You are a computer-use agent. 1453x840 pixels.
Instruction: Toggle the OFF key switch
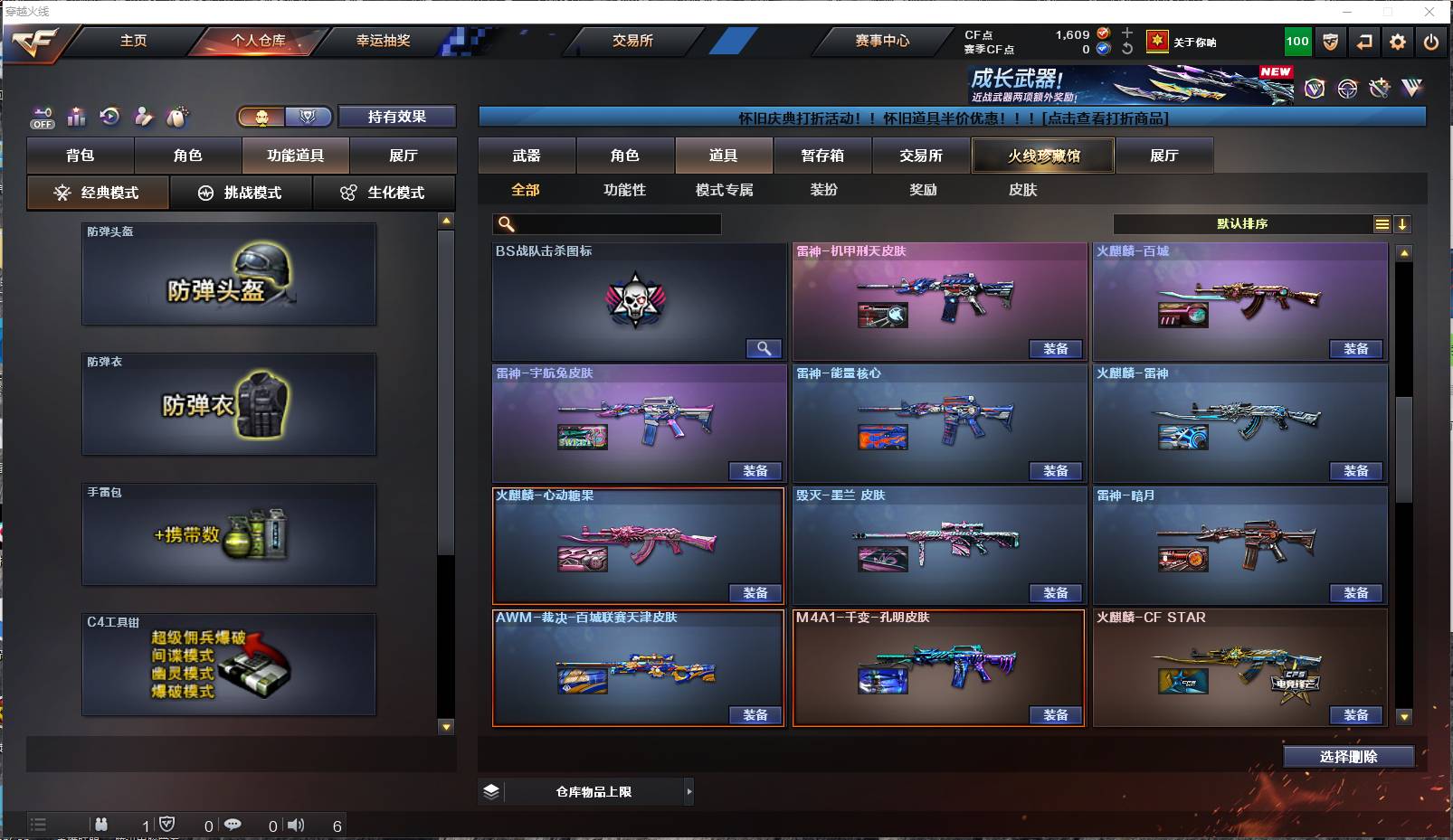[x=42, y=117]
